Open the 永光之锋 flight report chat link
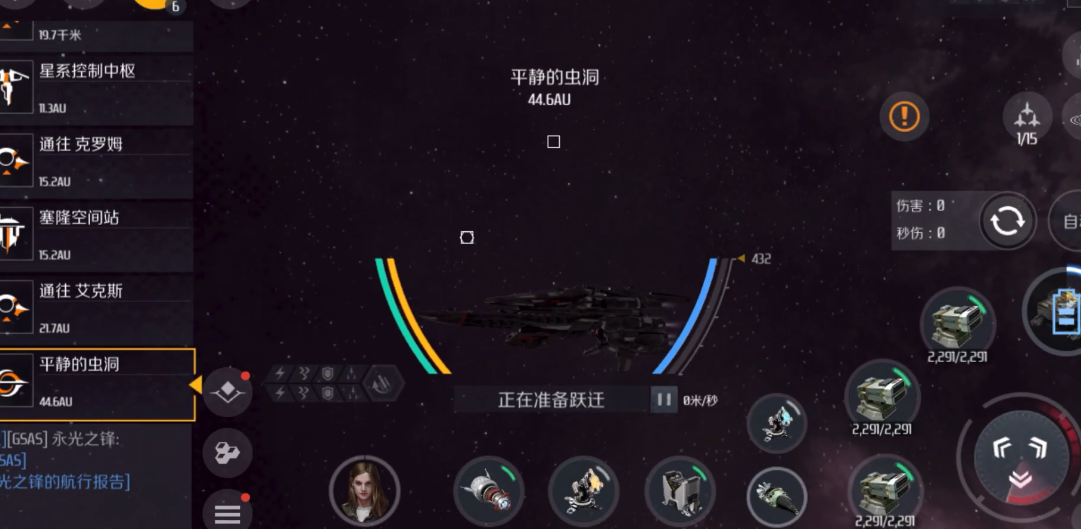The width and height of the screenshot is (1081, 529). click(66, 481)
